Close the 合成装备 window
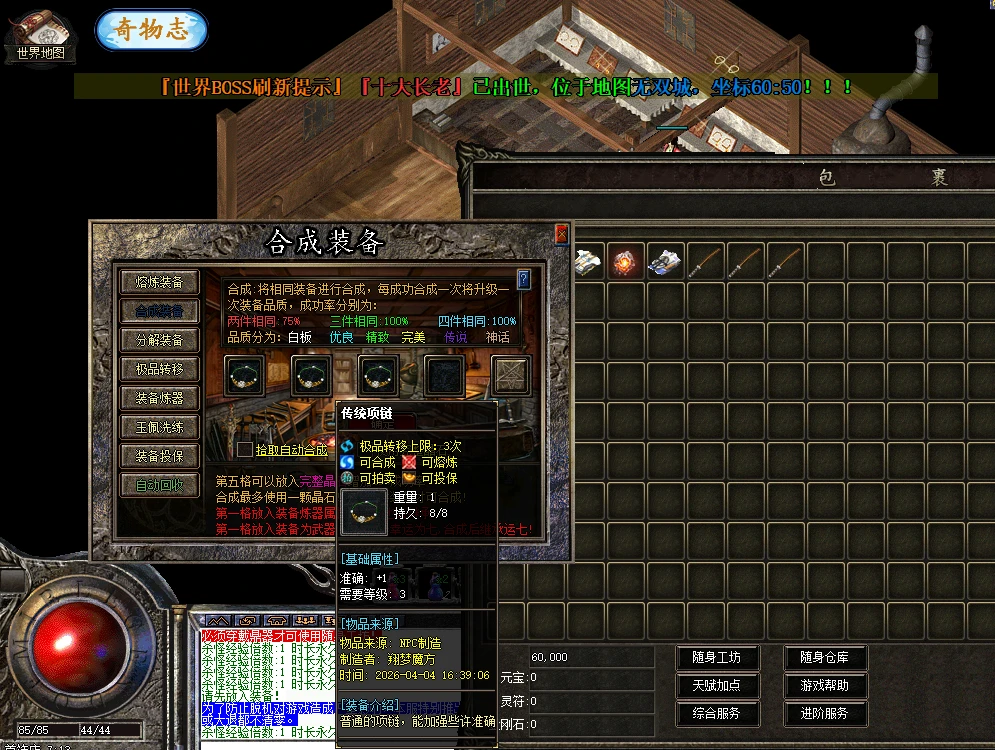The image size is (995, 750). coord(561,234)
